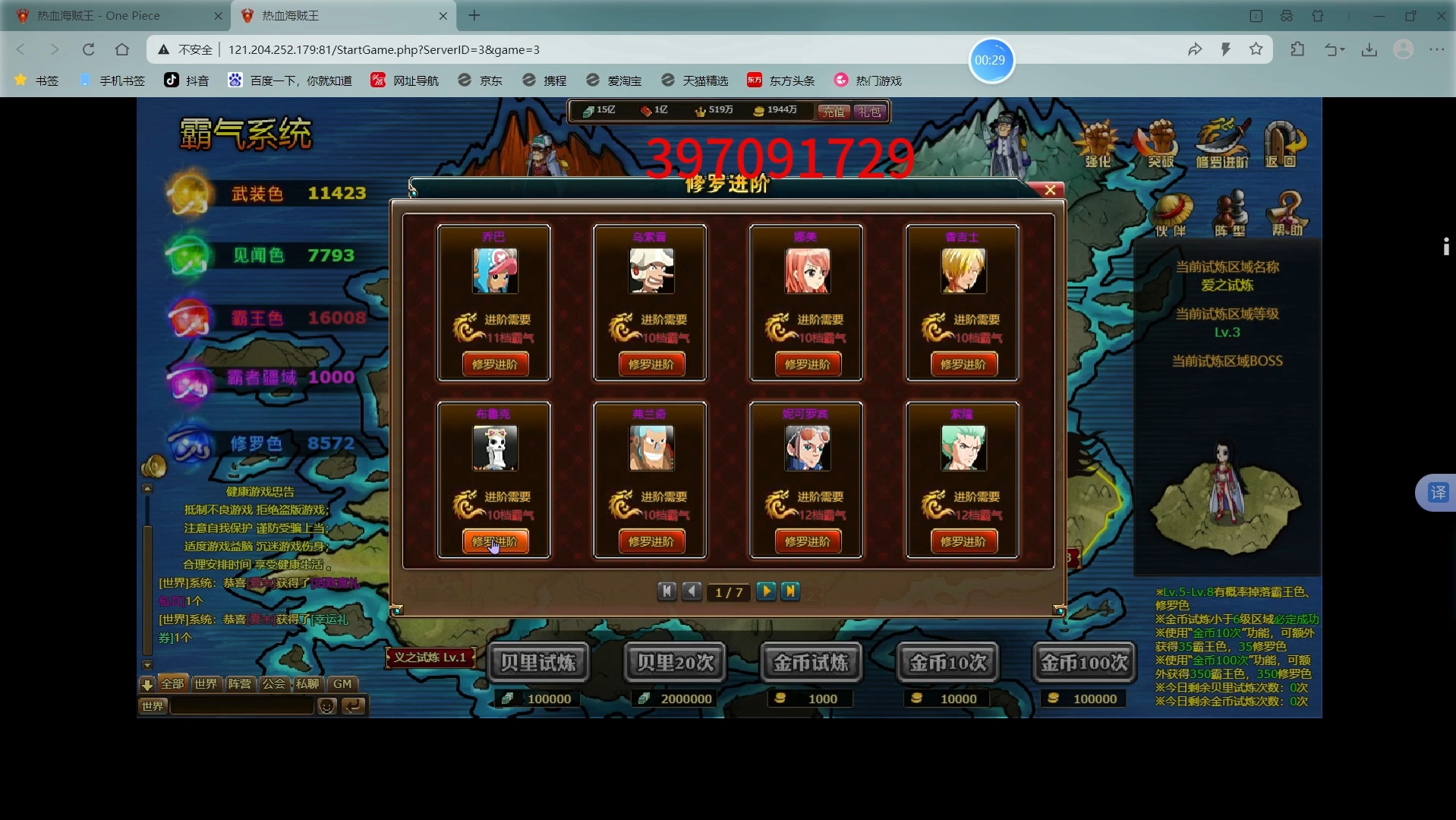Upgrade 乔巴 with 修罗进阶 button
Viewport: 1456px width, 820px height.
494,364
